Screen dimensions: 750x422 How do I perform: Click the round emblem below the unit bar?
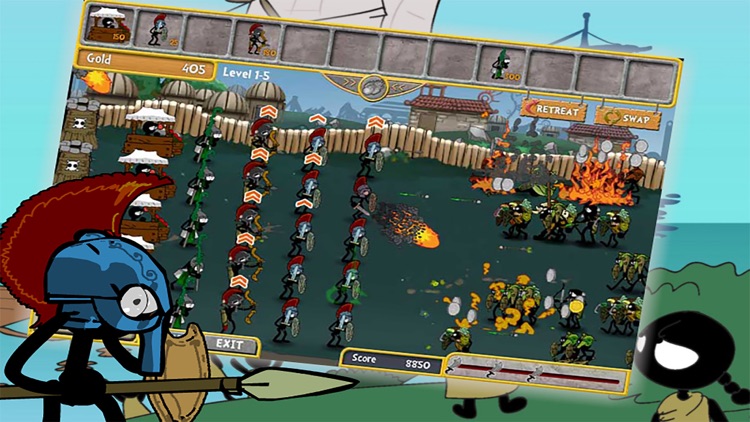[x=373, y=86]
